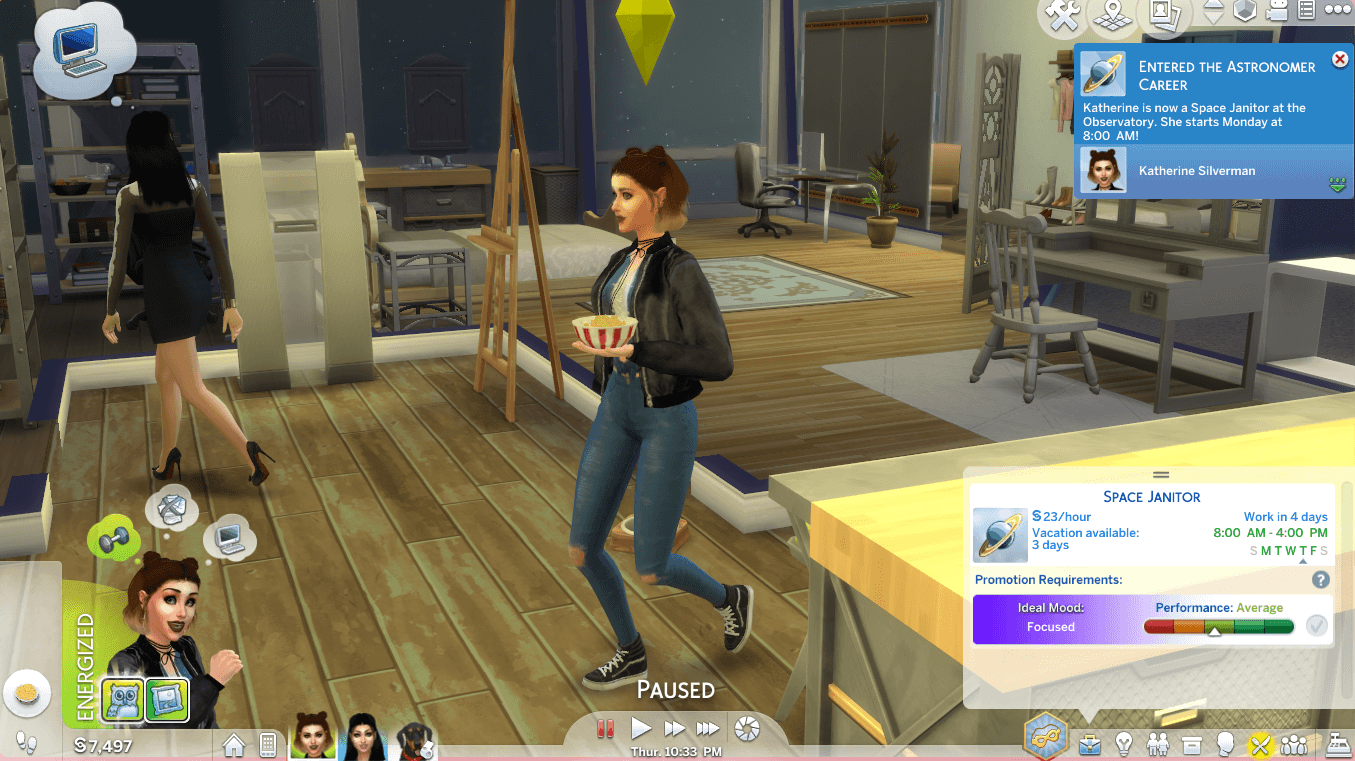Image resolution: width=1355 pixels, height=761 pixels.
Task: Open the needs panel with fork and knife
Action: (x=1259, y=745)
